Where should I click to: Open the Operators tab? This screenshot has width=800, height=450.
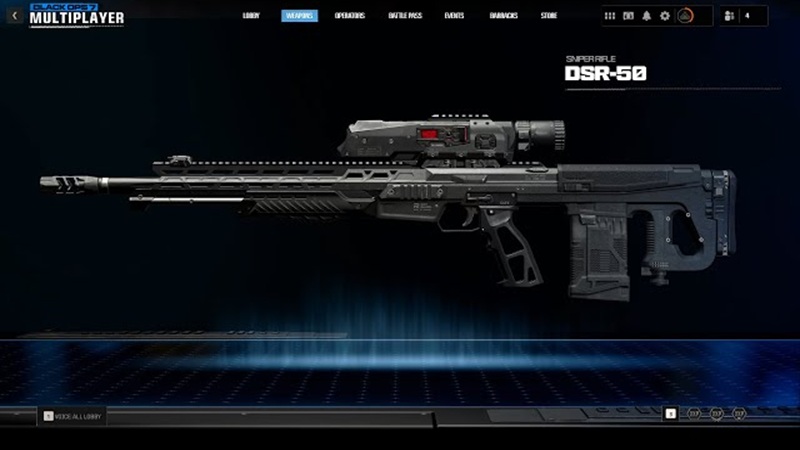pyautogui.click(x=350, y=16)
